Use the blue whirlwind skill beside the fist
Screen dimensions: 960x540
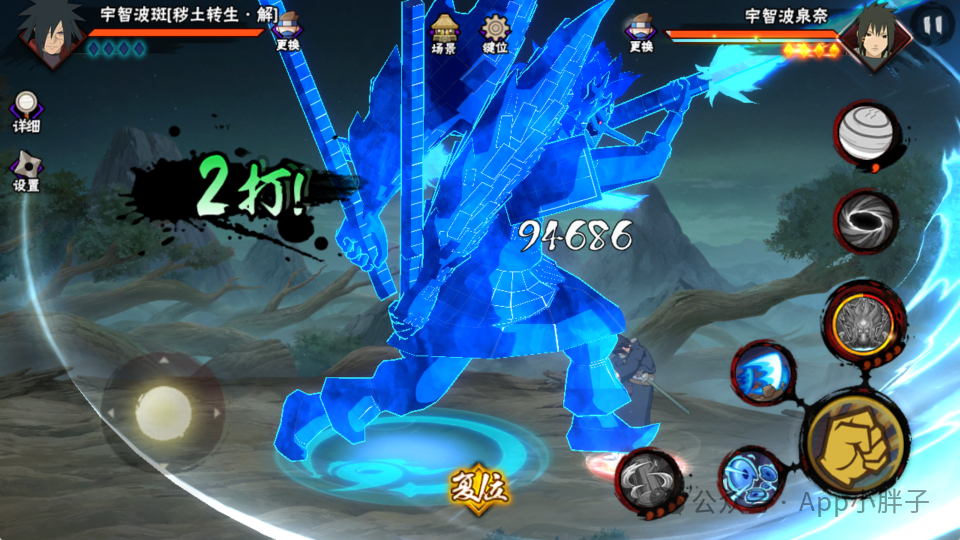point(751,477)
